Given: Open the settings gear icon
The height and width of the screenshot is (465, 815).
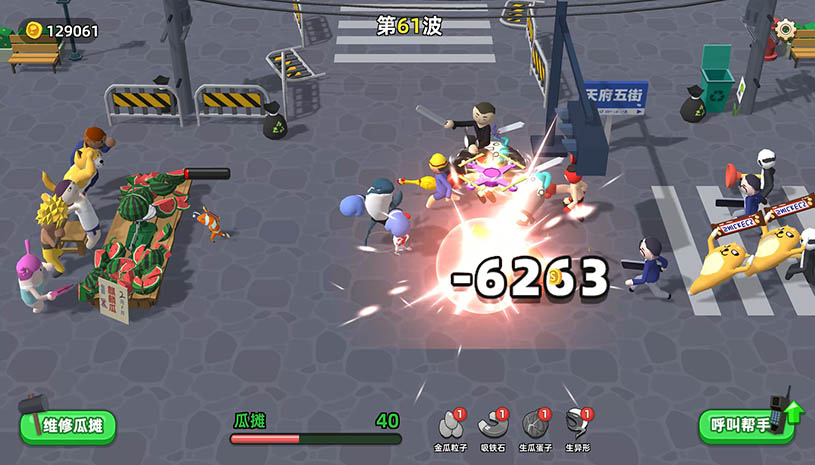Looking at the screenshot, I should pos(787,29).
